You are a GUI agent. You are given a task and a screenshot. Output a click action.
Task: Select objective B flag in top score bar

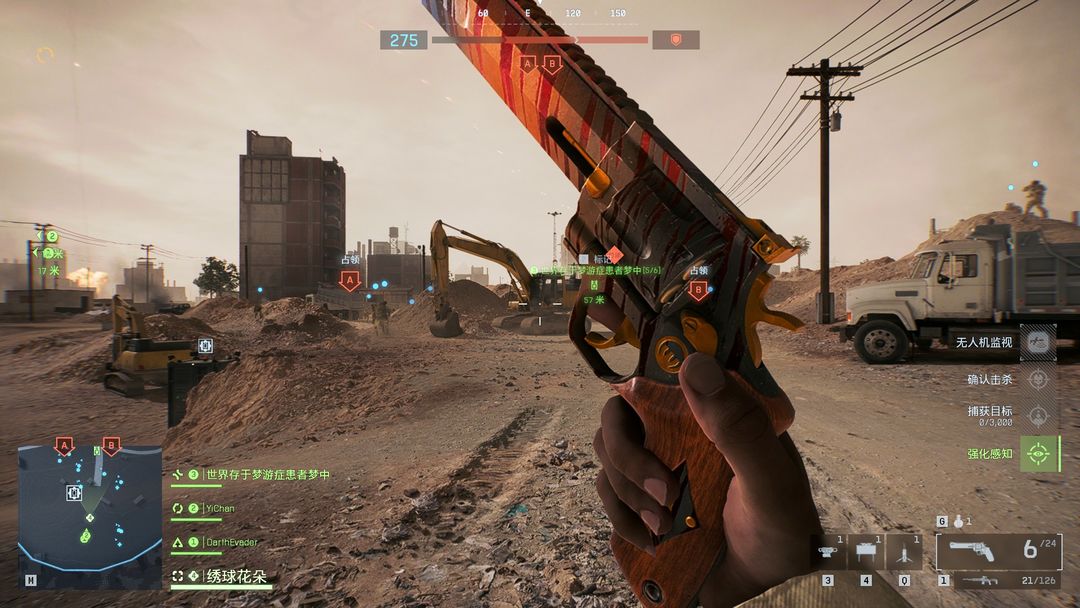point(551,63)
